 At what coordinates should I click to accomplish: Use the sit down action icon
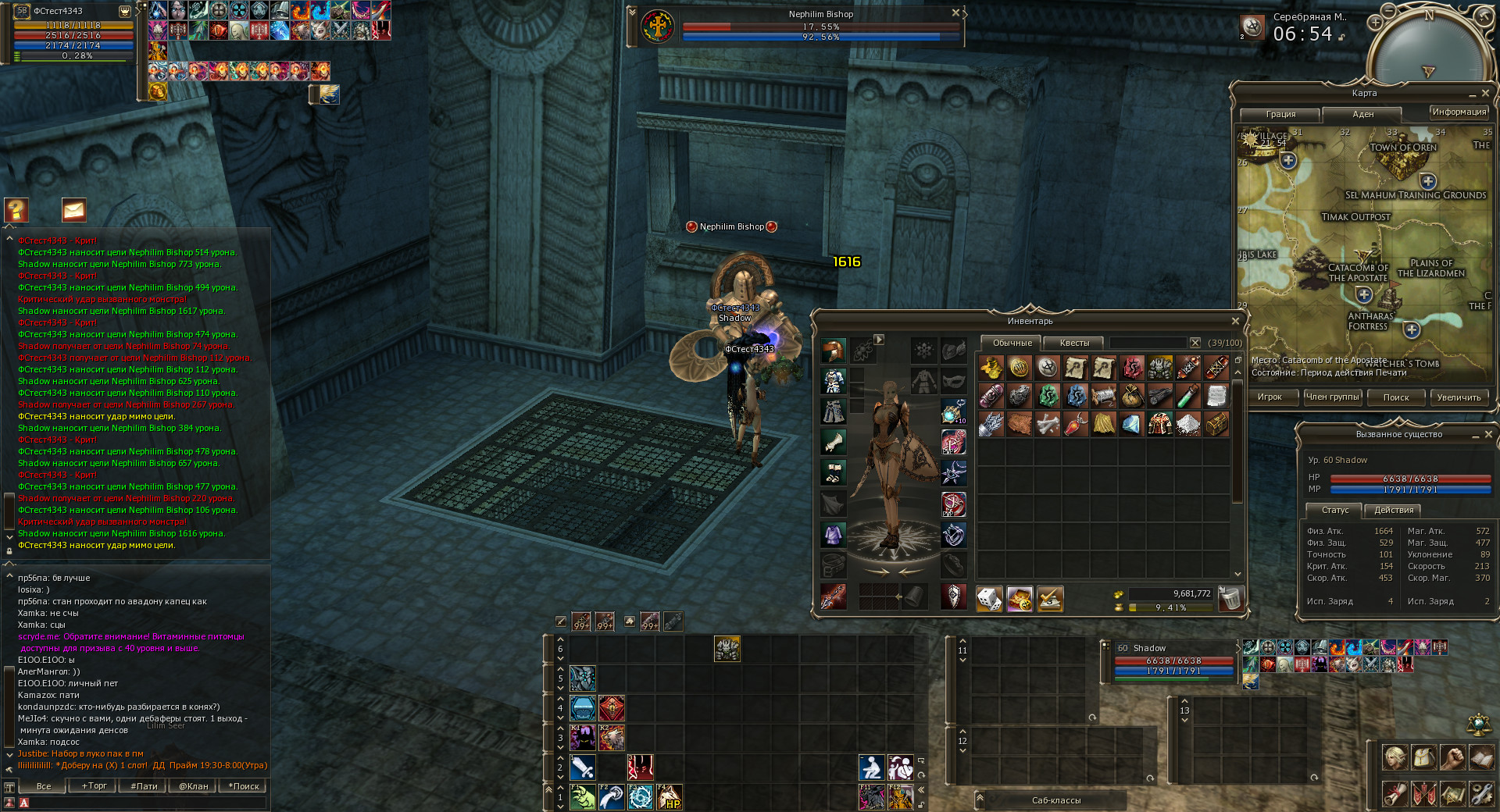pos(871,767)
